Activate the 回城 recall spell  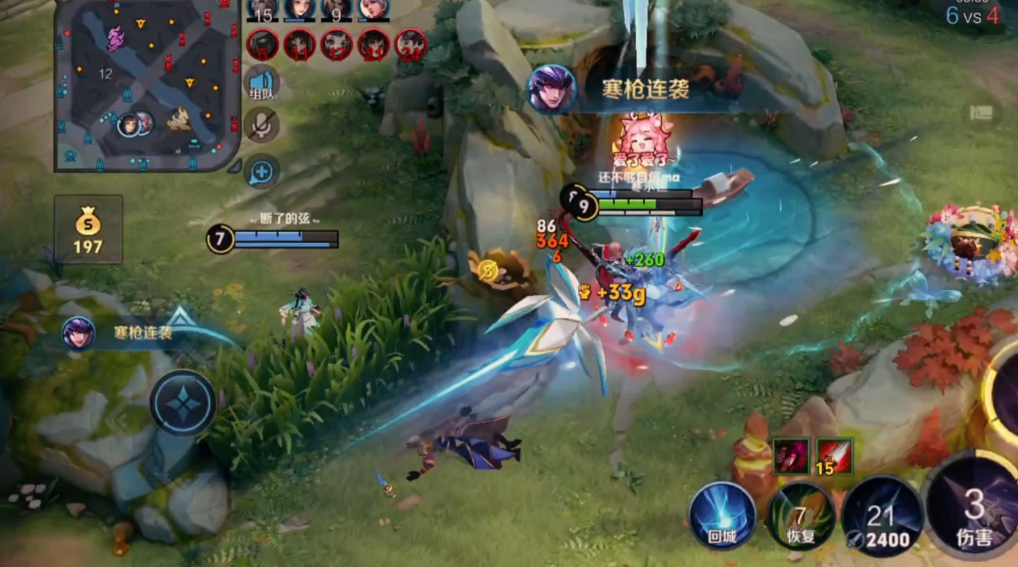click(722, 516)
